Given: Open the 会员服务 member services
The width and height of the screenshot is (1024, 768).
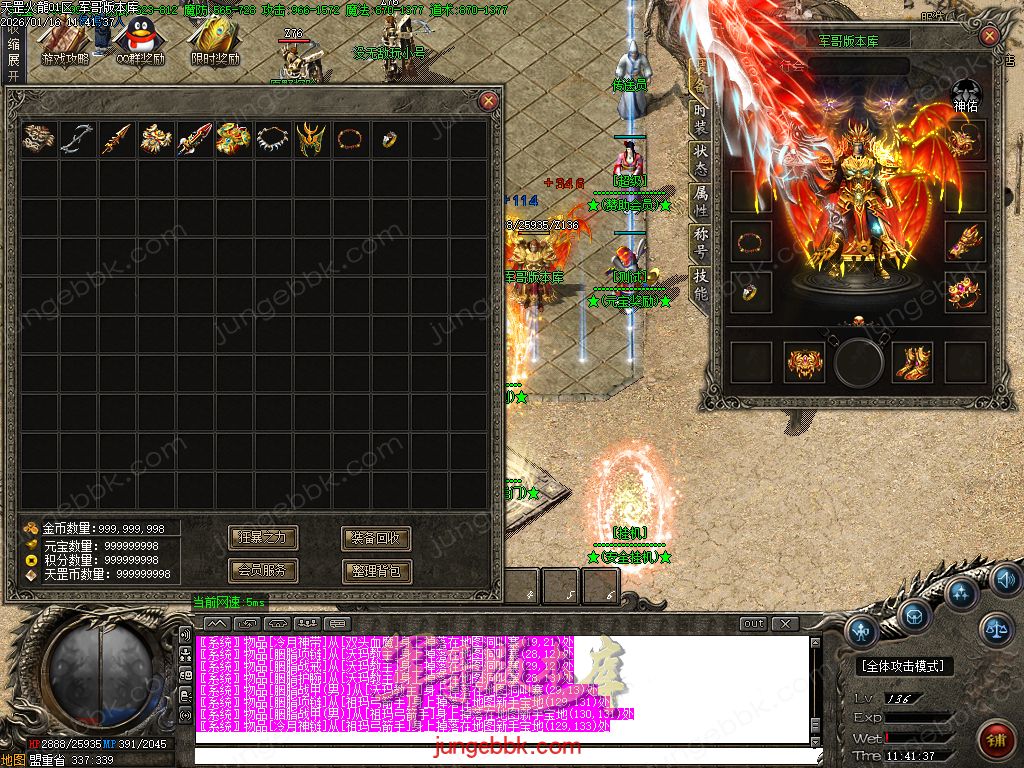Looking at the screenshot, I should click(263, 571).
